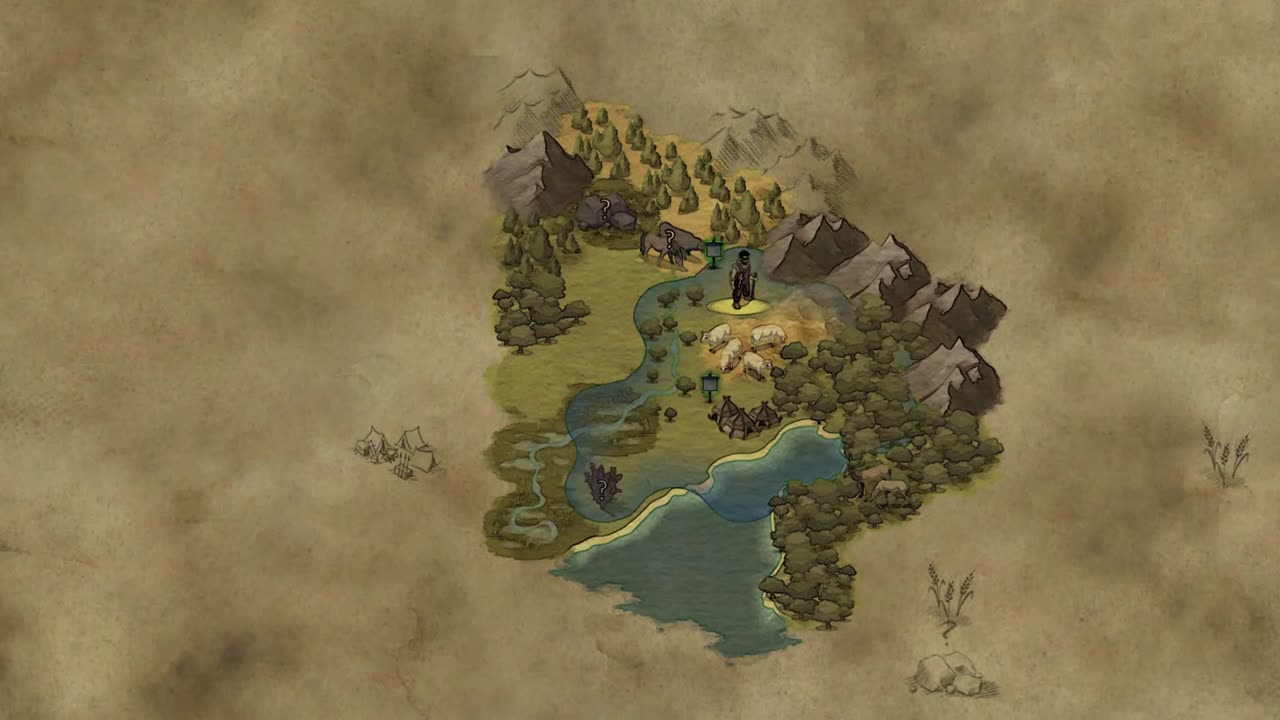This screenshot has height=720, width=1280.
Task: Investigate the question mark over the bison
Action: click(668, 237)
